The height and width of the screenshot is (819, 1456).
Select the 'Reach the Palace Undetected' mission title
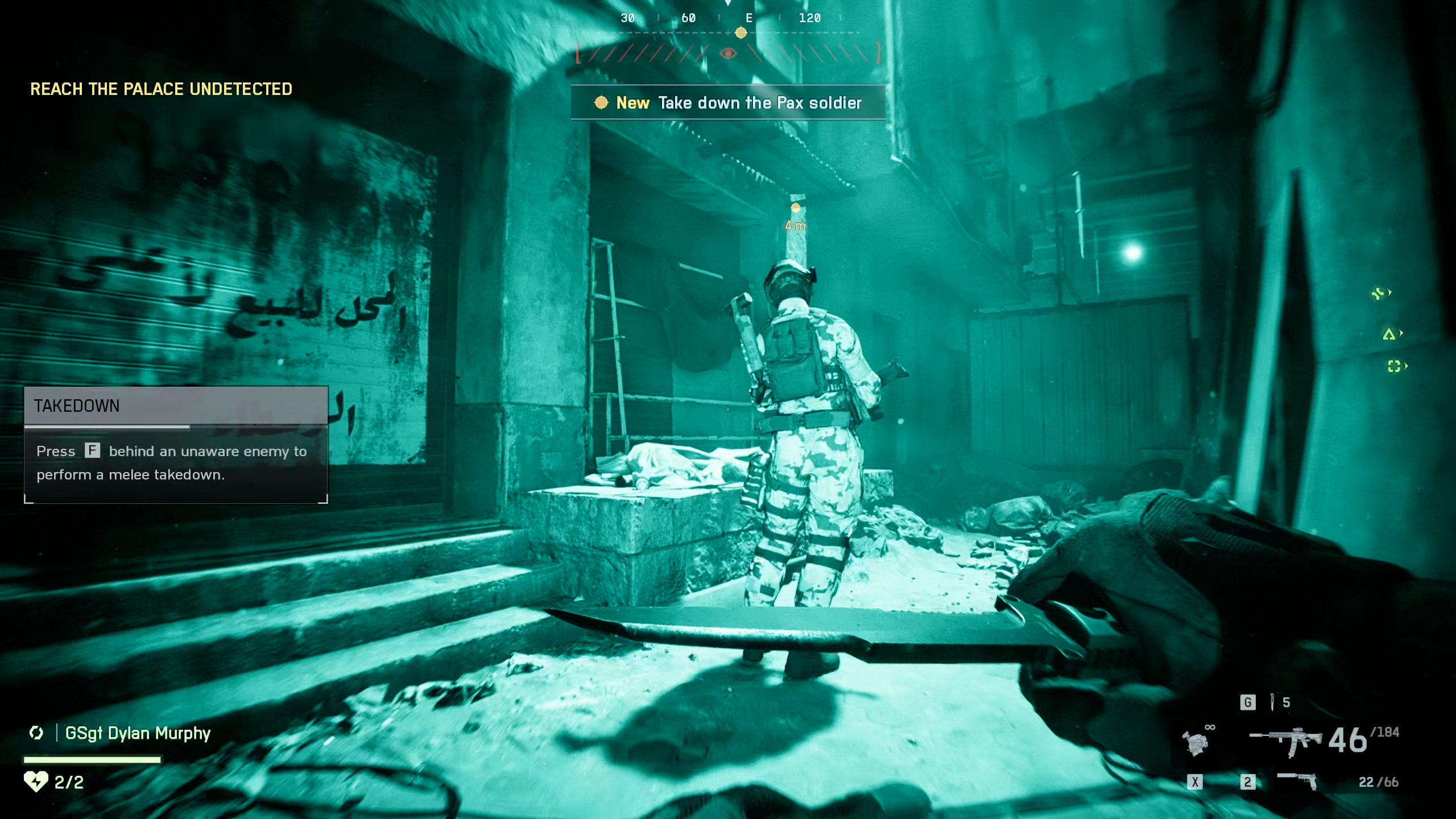click(x=161, y=89)
